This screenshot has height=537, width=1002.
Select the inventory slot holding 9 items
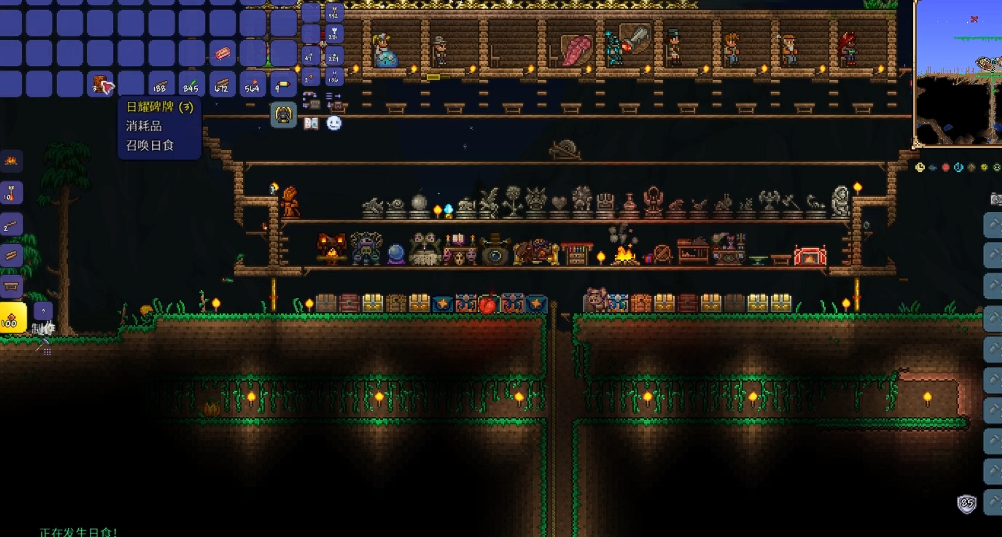[283, 84]
